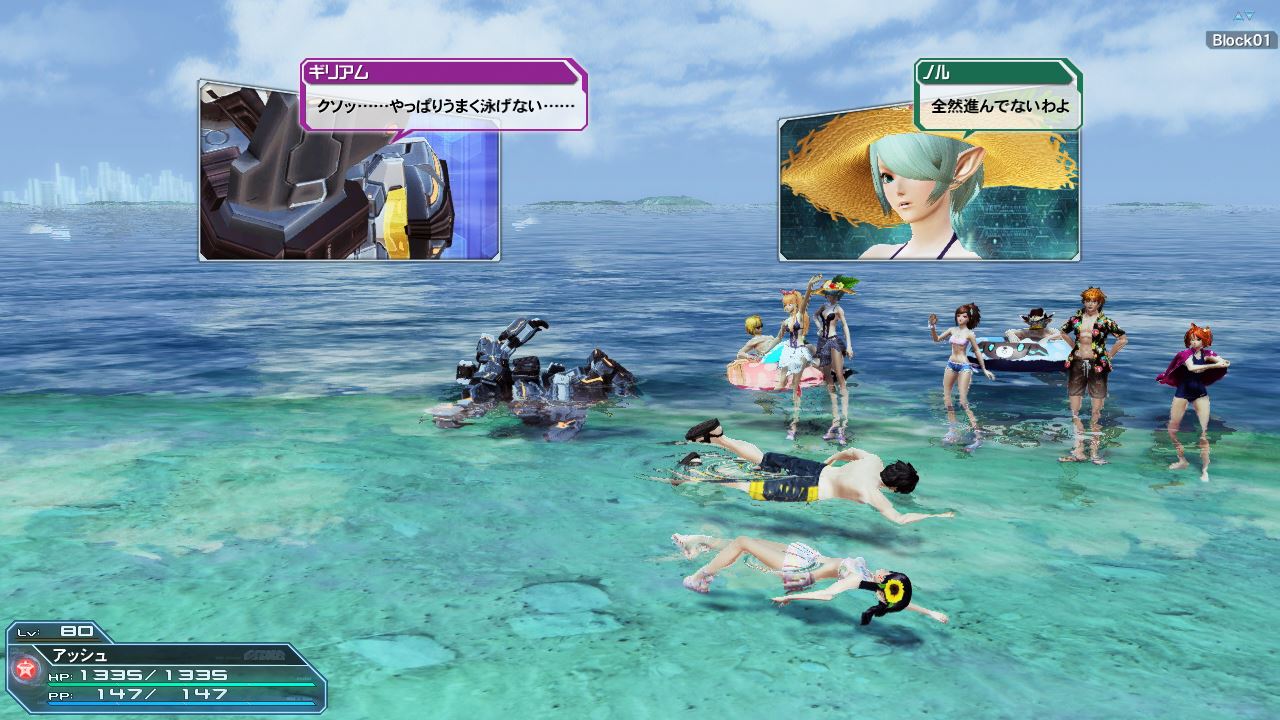Select the red class icon beside アッシュ

click(x=25, y=669)
